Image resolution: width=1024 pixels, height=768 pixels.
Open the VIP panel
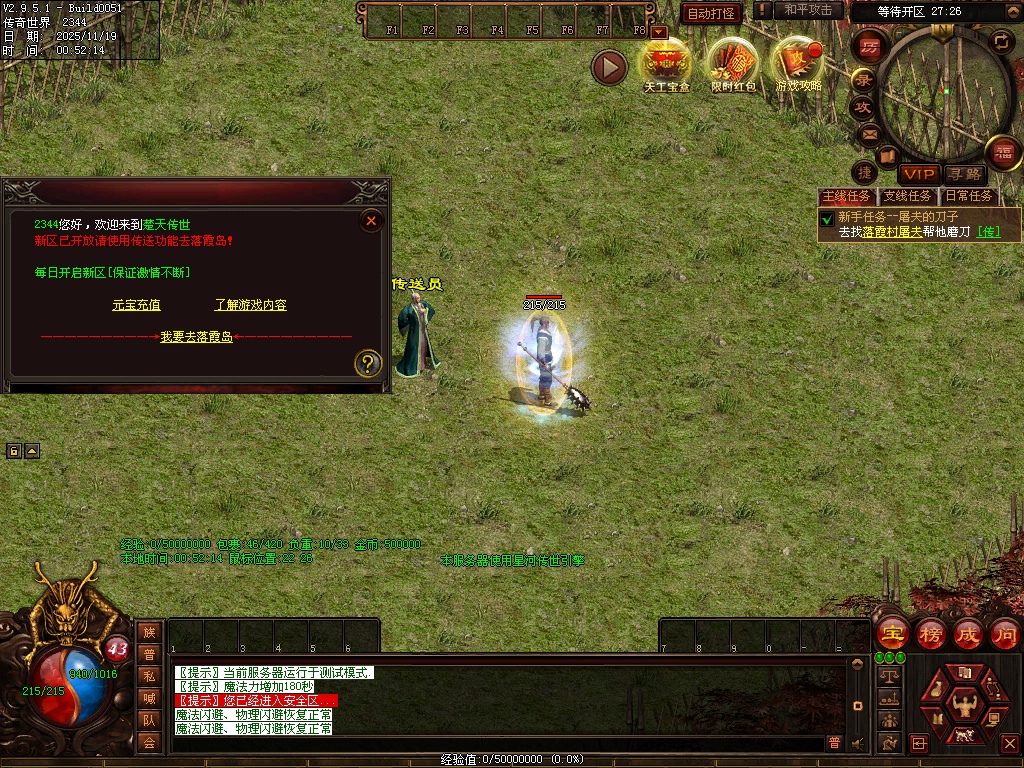918,174
